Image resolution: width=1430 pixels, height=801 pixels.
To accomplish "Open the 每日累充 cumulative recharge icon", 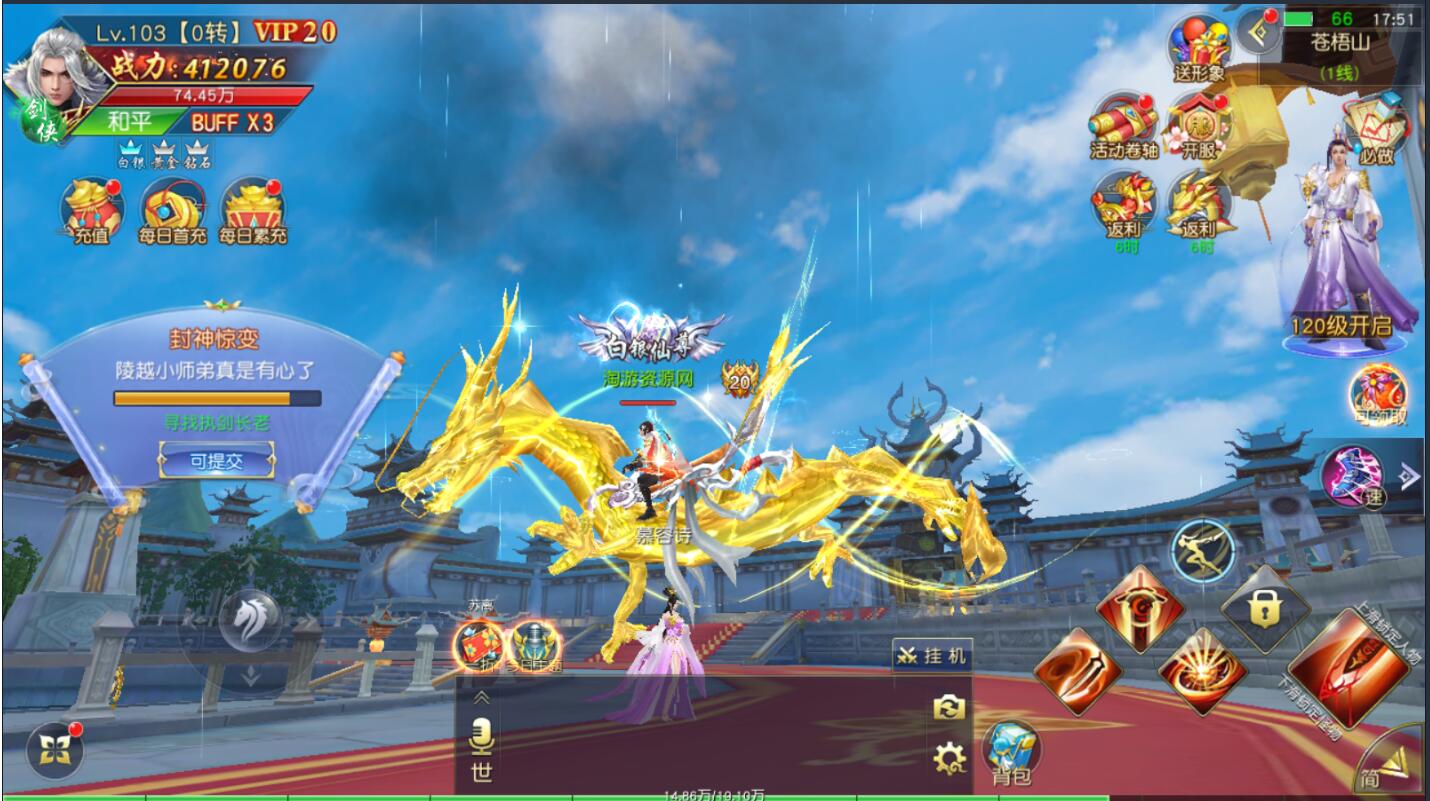I will 253,211.
